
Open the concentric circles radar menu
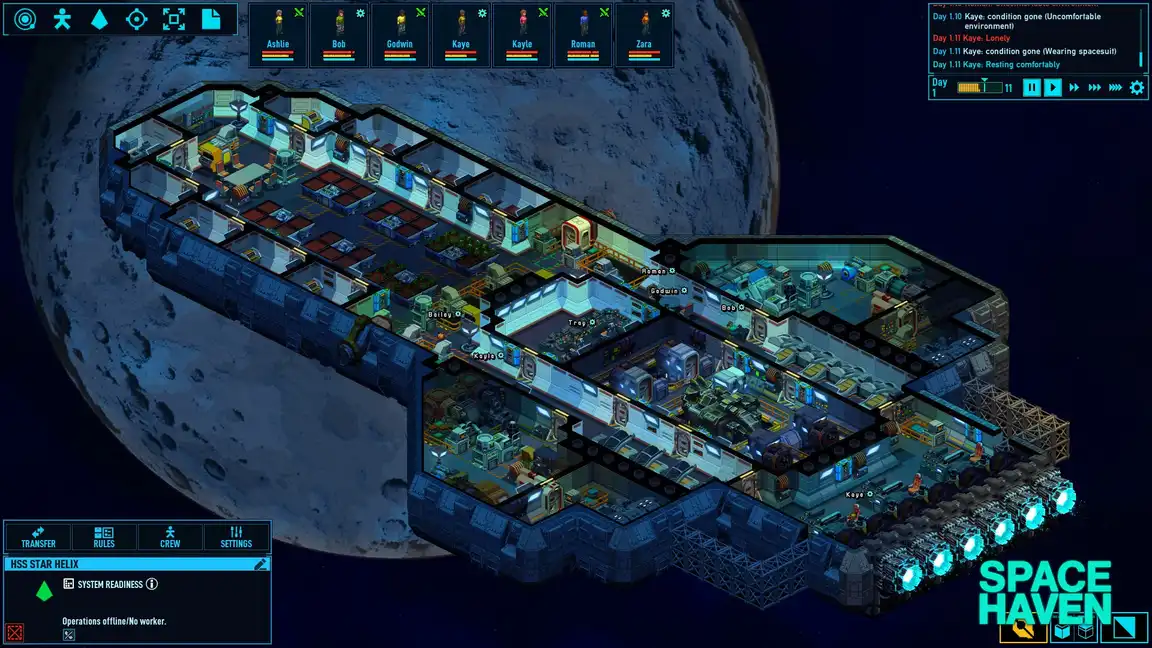coord(24,19)
